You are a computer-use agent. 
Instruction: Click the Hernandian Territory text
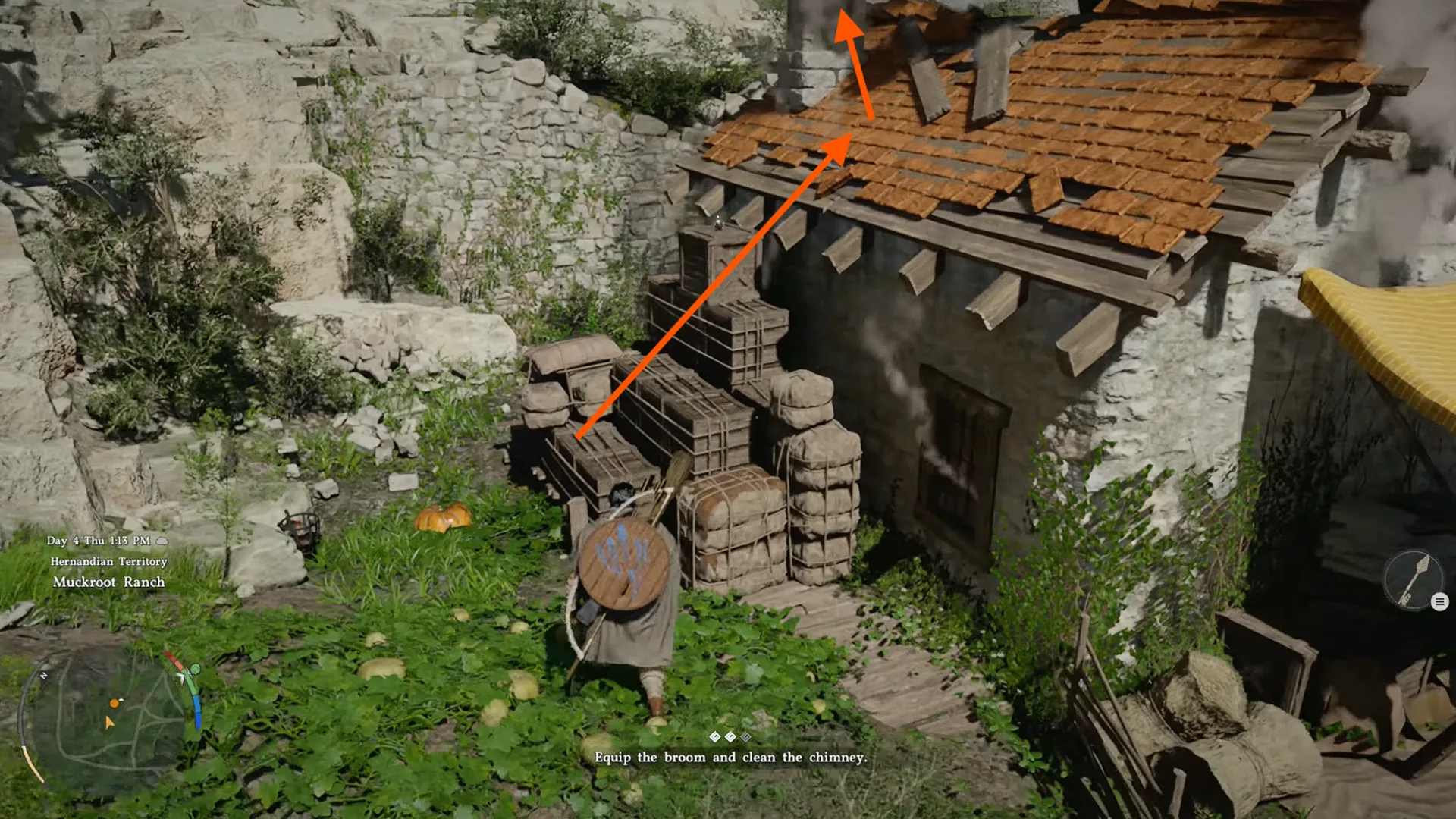pos(108,561)
